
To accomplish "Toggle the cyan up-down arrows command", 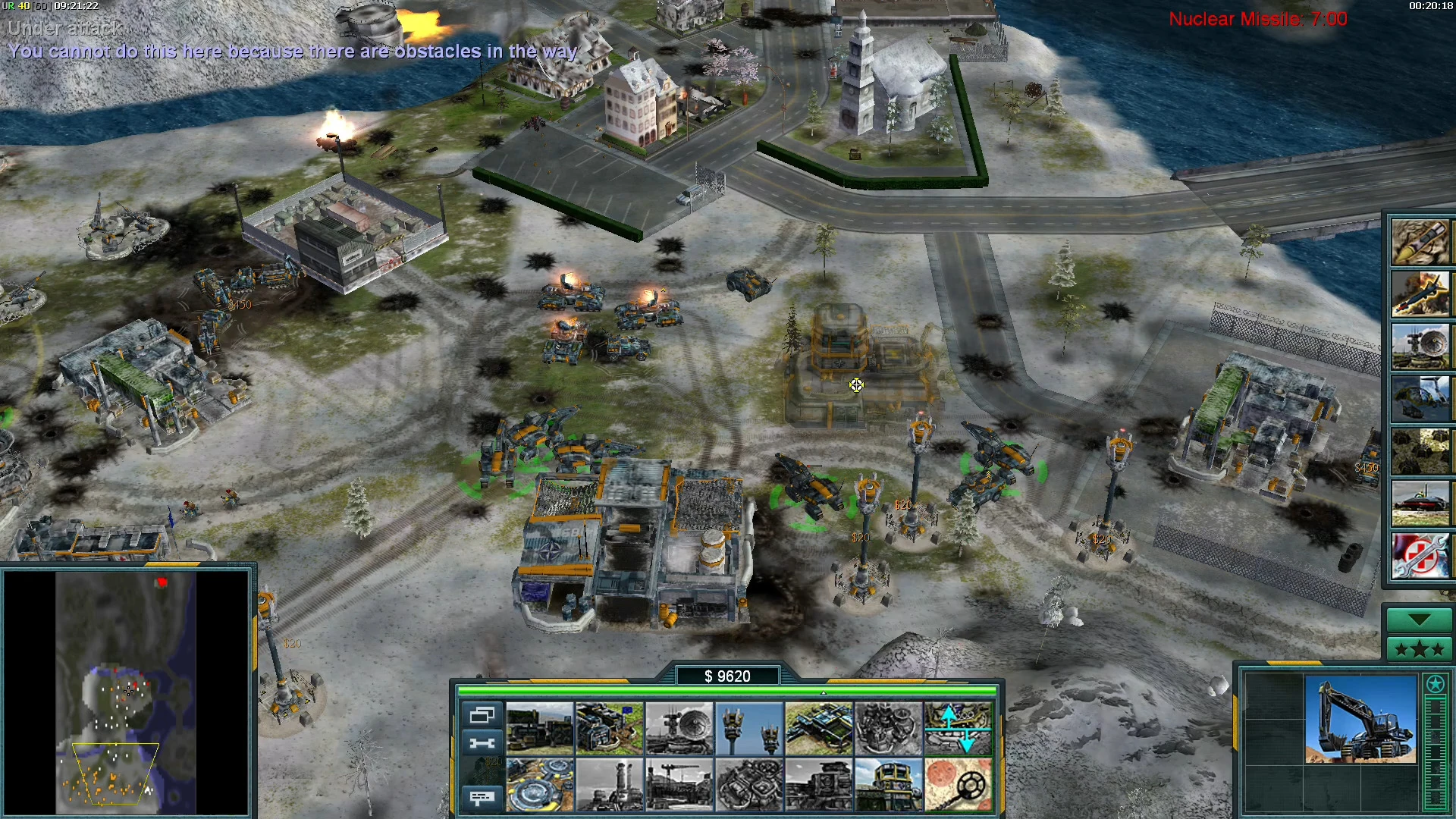I will point(958,729).
